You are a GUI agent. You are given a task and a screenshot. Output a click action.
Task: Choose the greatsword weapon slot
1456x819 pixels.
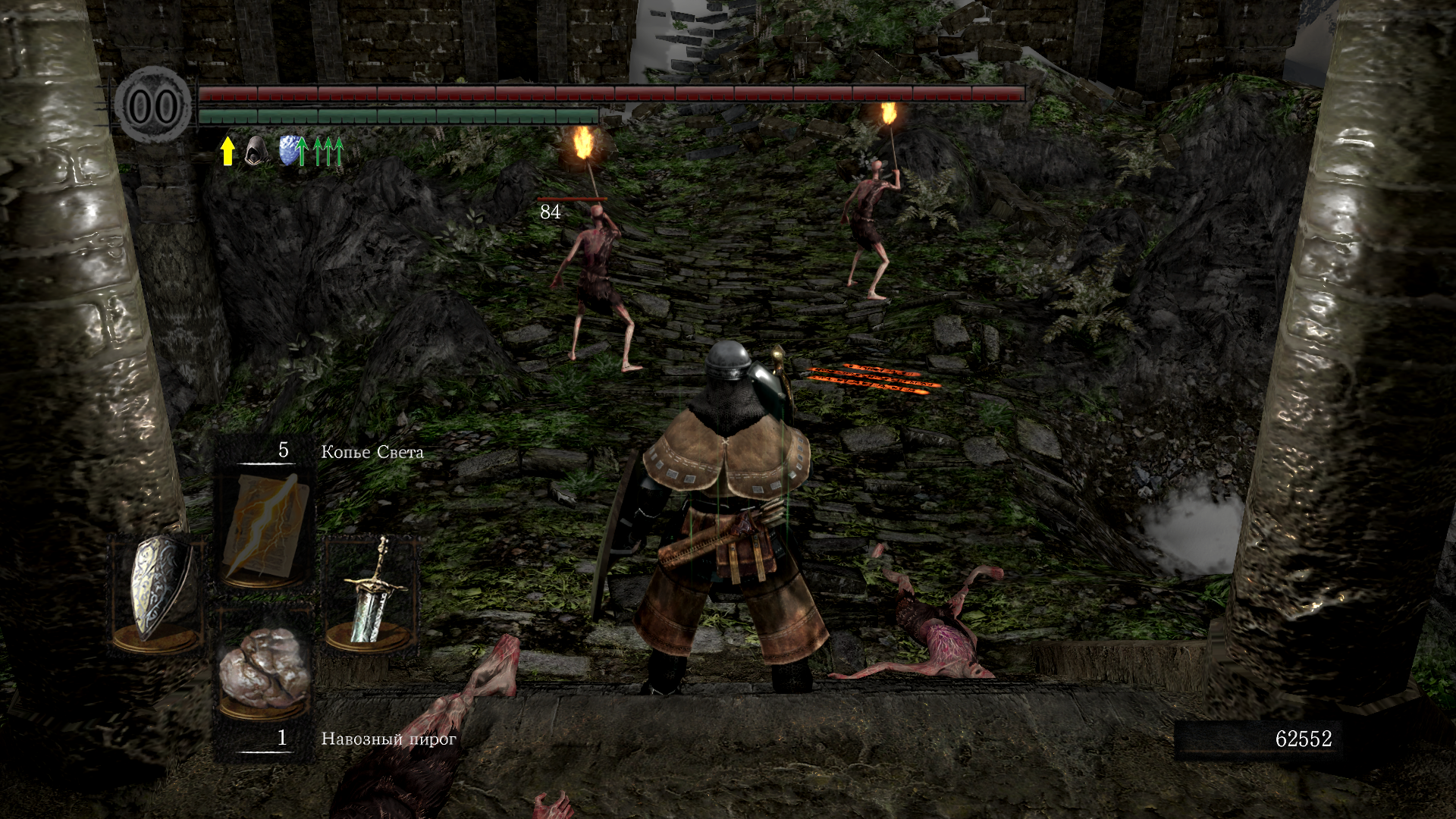tap(371, 590)
